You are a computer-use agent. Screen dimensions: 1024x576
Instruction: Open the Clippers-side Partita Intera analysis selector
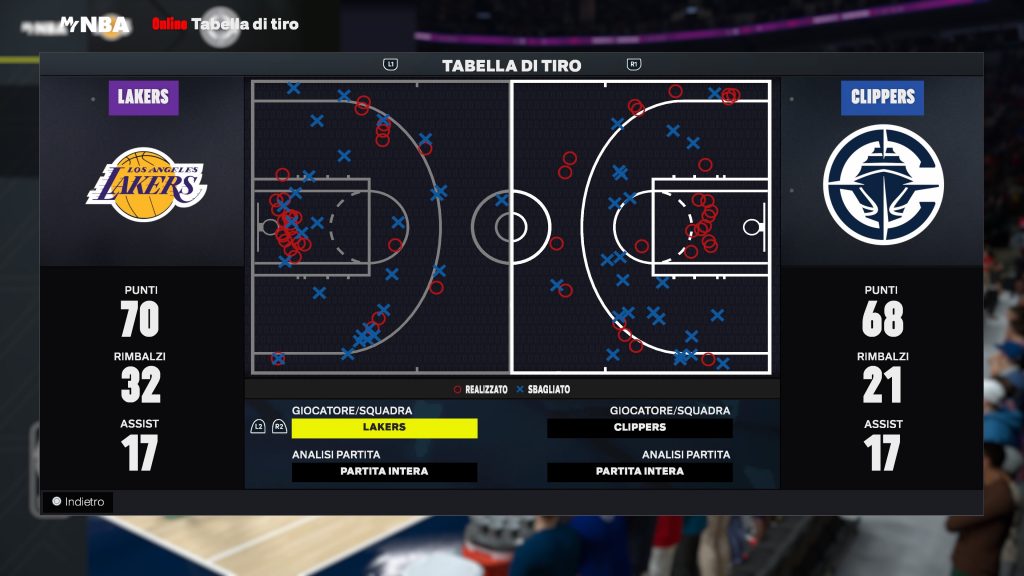pyautogui.click(x=640, y=472)
